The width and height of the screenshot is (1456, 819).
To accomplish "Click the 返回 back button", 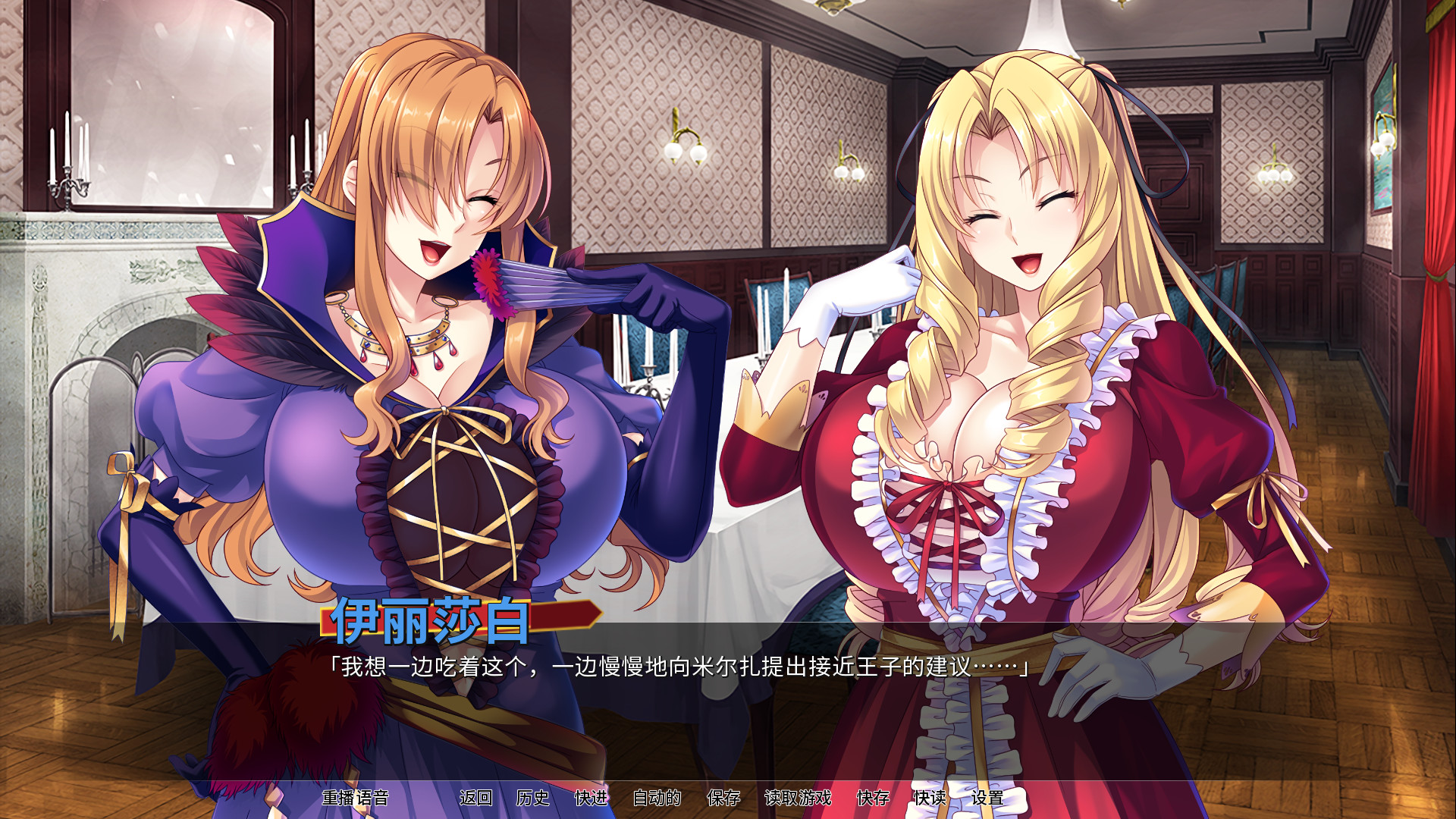I will [475, 798].
